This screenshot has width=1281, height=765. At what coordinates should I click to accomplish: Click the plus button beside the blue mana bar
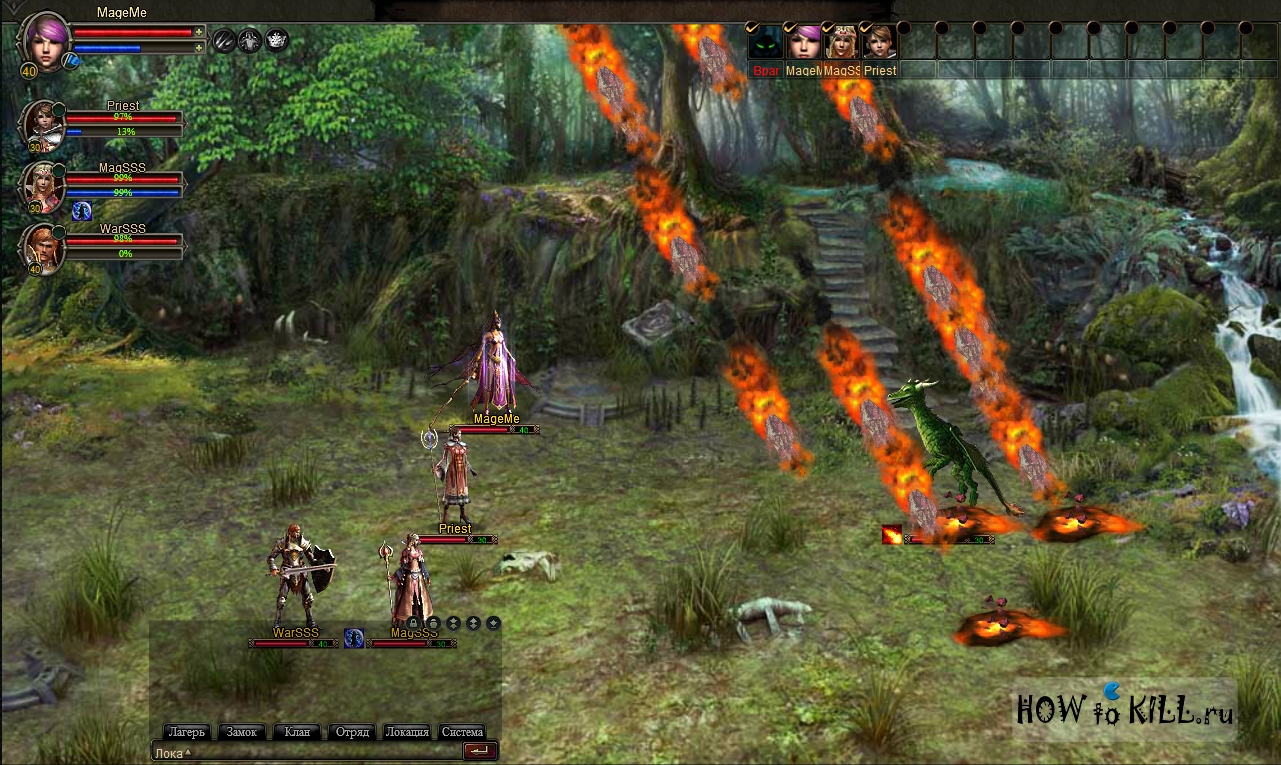click(199, 47)
